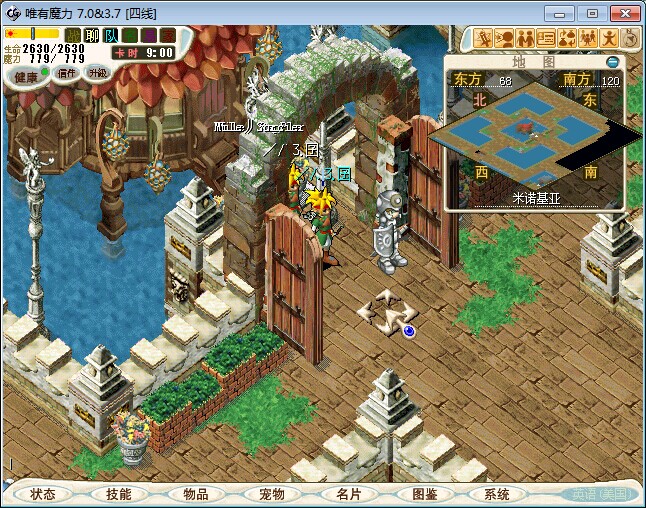Open the 图鉴 (Album) menu
The height and width of the screenshot is (508, 646).
pos(423,494)
